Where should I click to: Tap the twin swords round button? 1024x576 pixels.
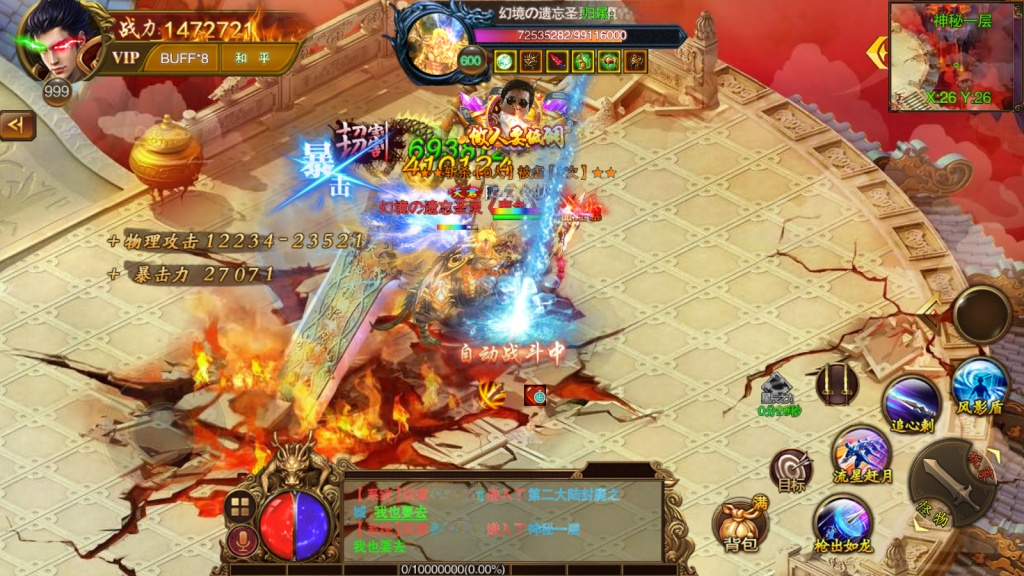coord(837,383)
